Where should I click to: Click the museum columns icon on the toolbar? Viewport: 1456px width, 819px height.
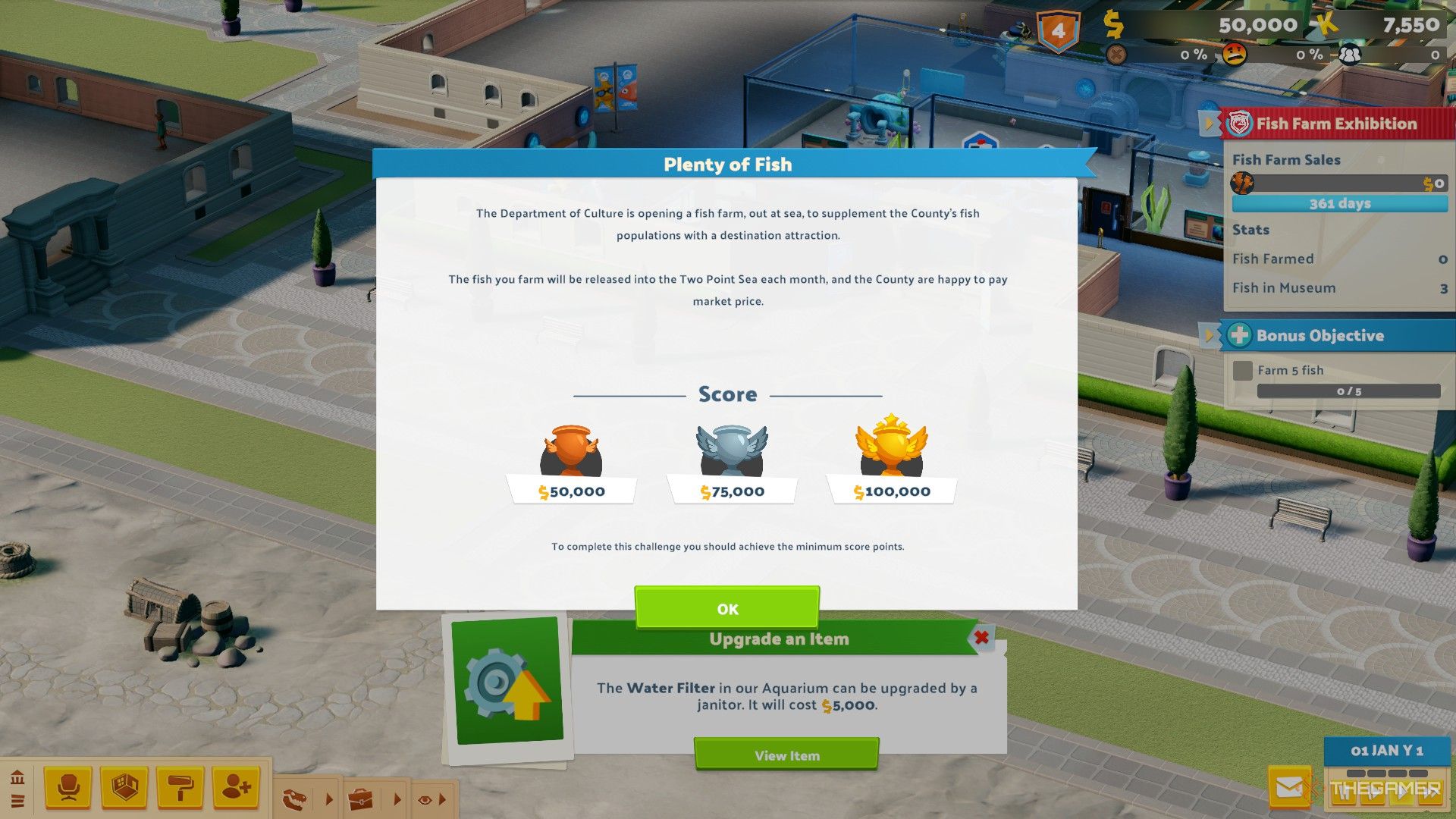[17, 777]
